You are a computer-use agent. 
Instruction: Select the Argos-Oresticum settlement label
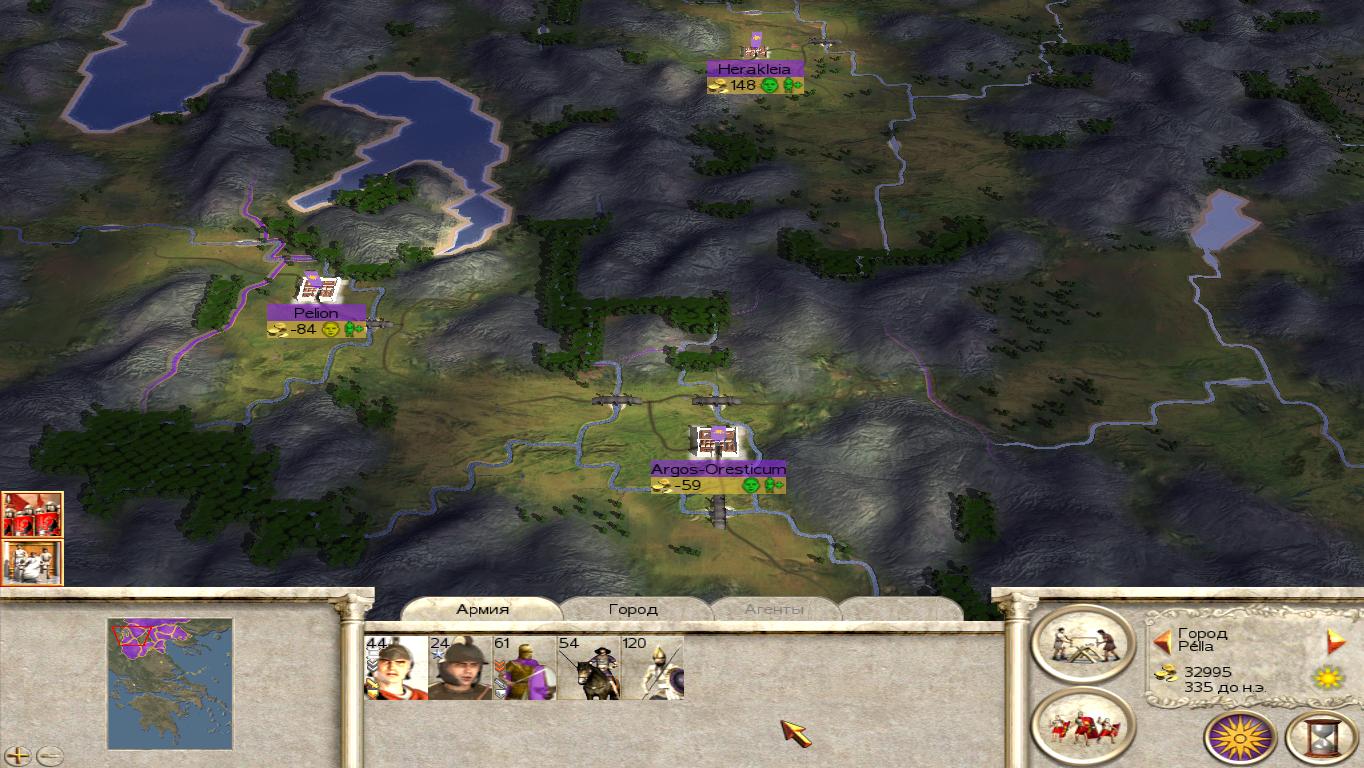718,468
